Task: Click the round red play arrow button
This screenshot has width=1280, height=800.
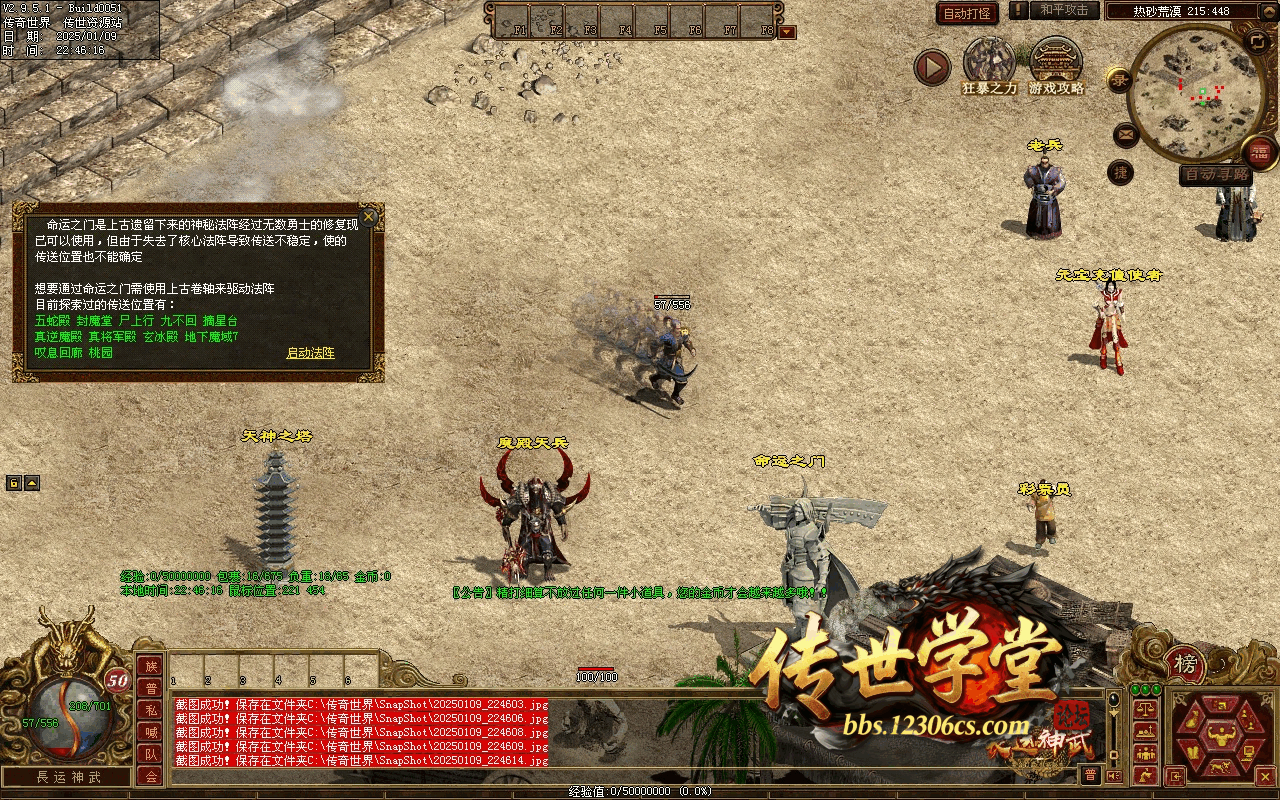Action: point(932,67)
